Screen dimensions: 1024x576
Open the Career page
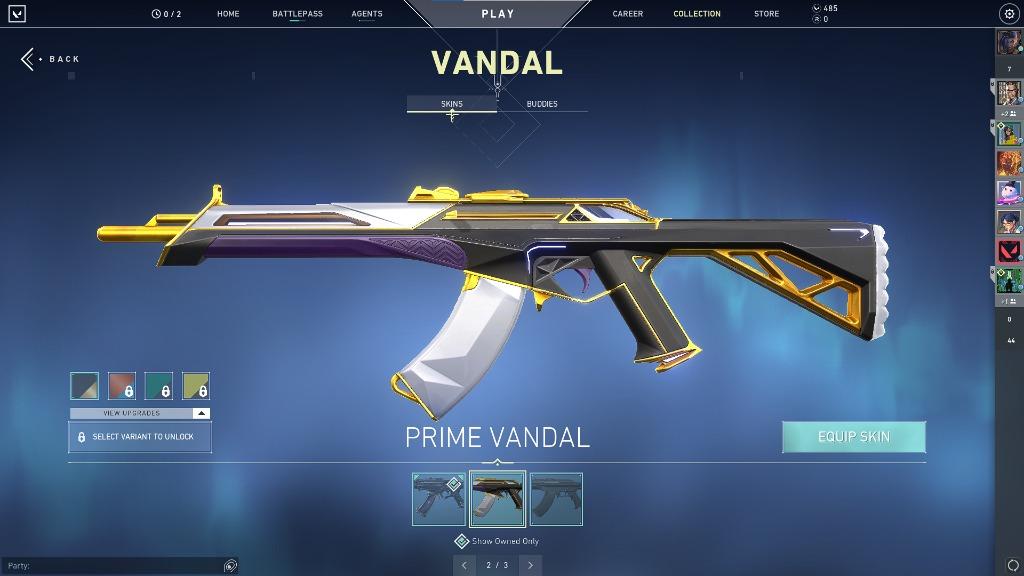point(628,14)
